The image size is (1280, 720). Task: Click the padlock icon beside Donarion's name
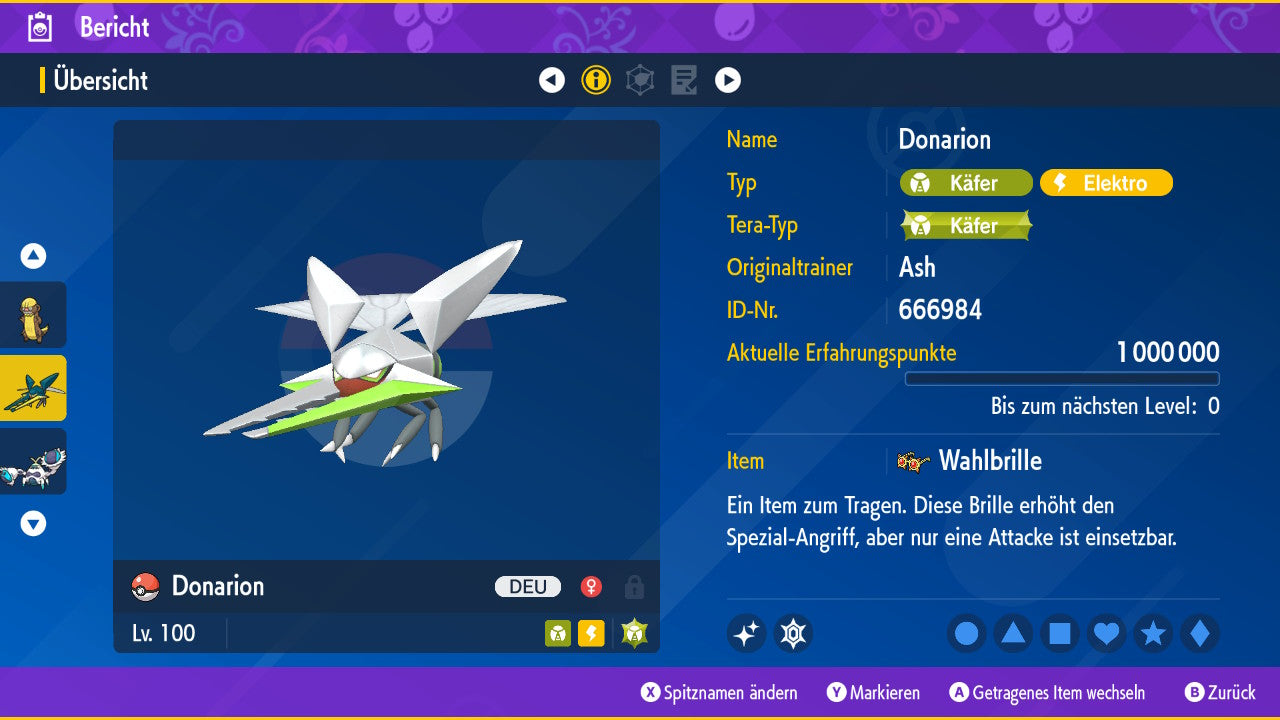click(x=634, y=586)
